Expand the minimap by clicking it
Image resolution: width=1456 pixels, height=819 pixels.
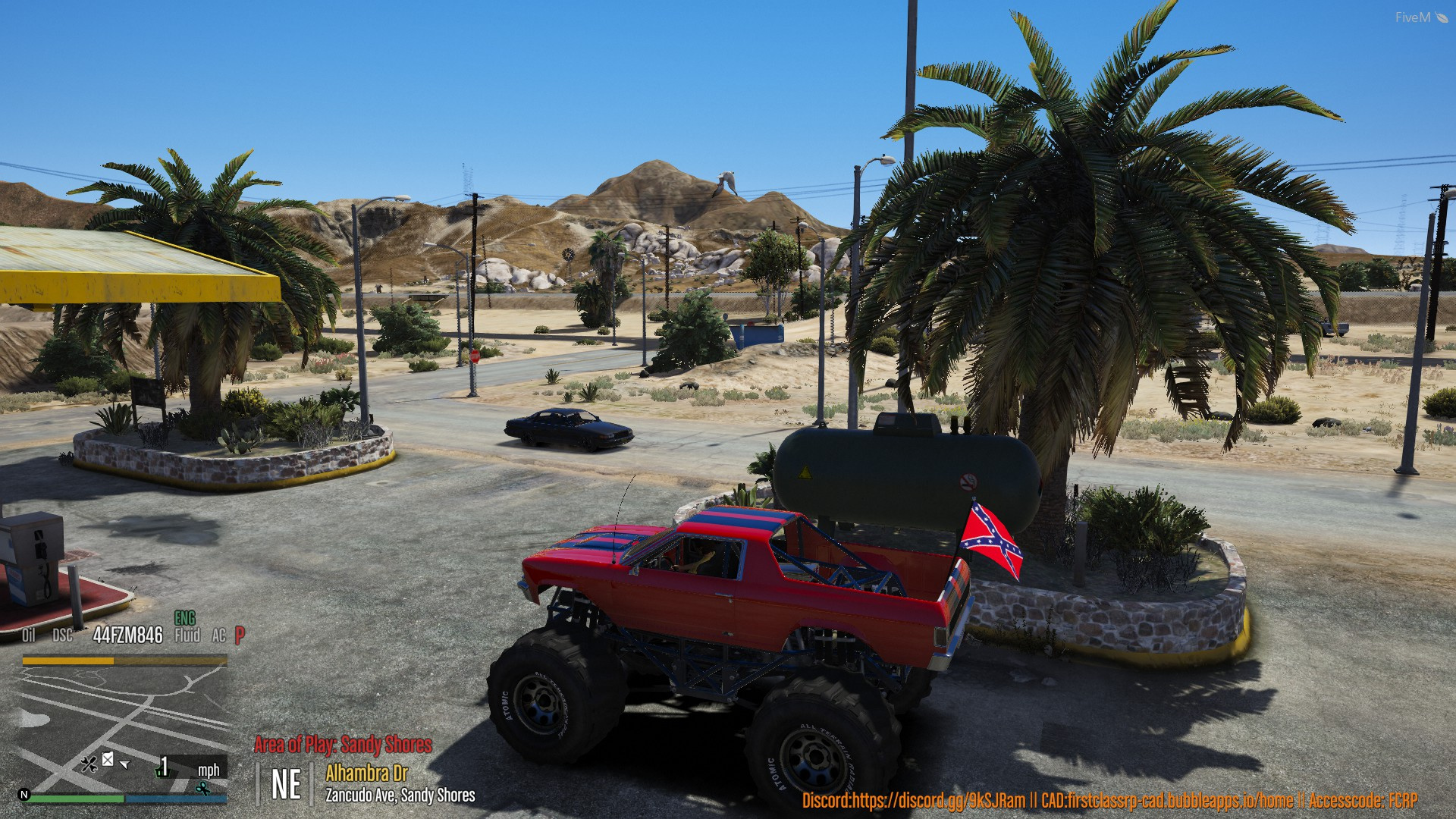(121, 720)
